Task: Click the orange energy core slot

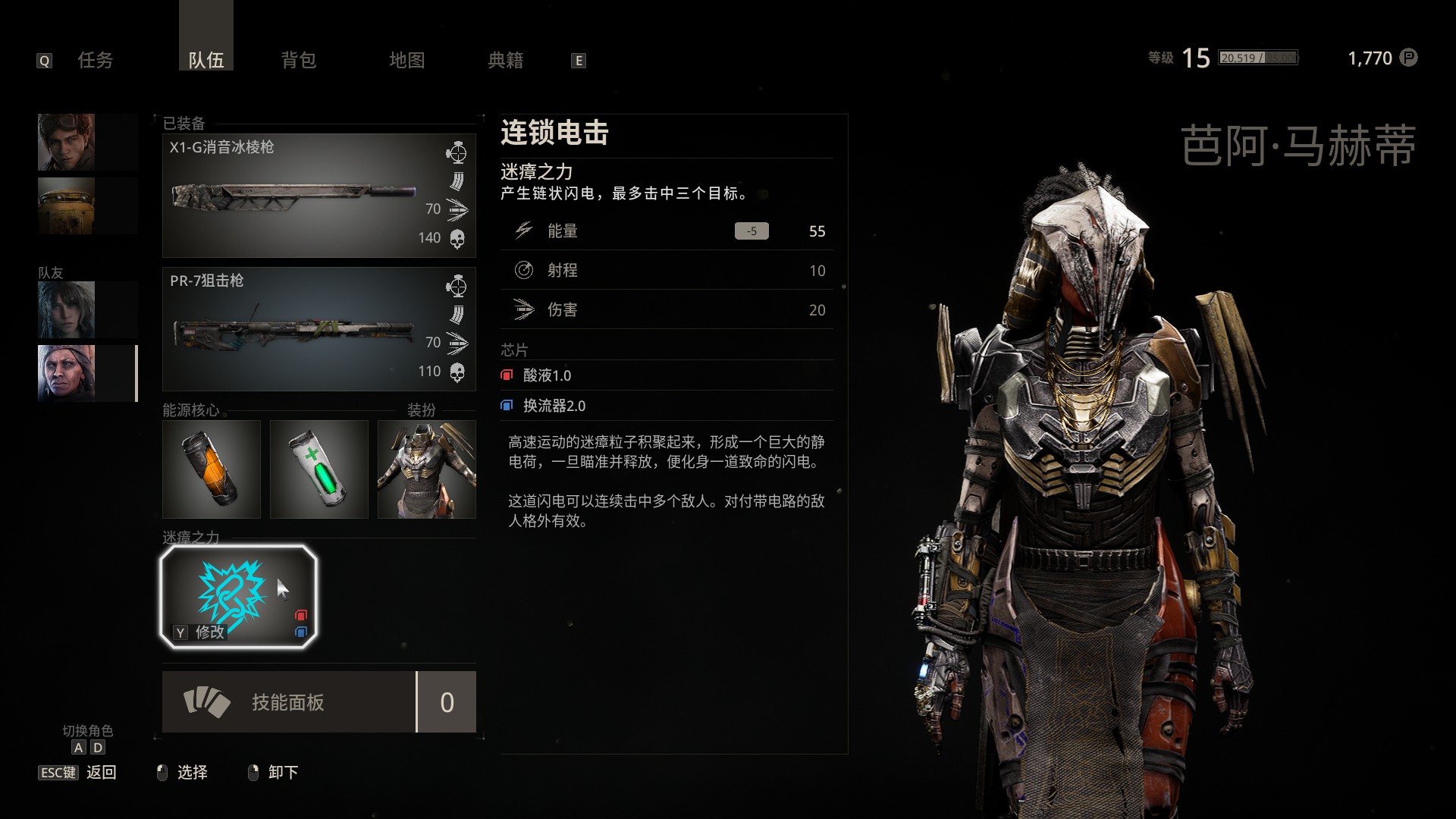Action: pyautogui.click(x=212, y=469)
